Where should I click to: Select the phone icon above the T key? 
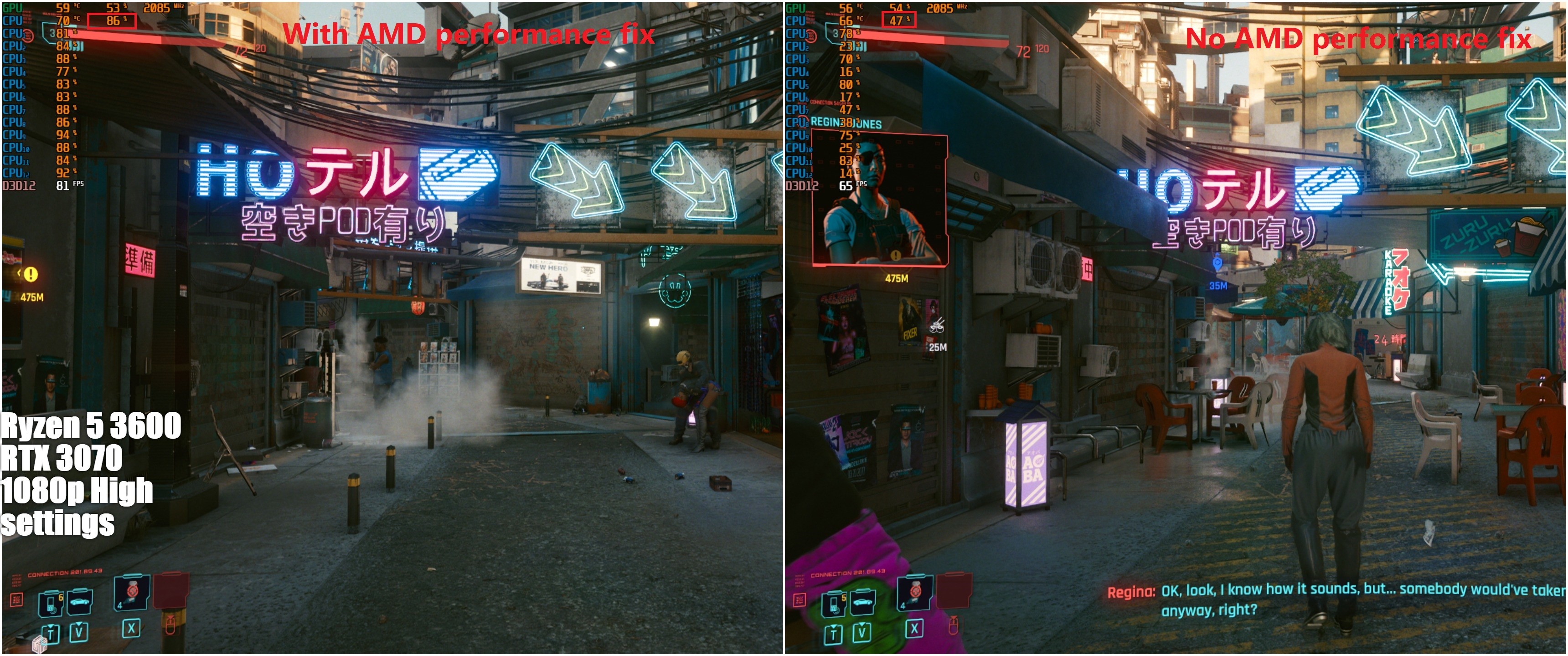[50, 604]
